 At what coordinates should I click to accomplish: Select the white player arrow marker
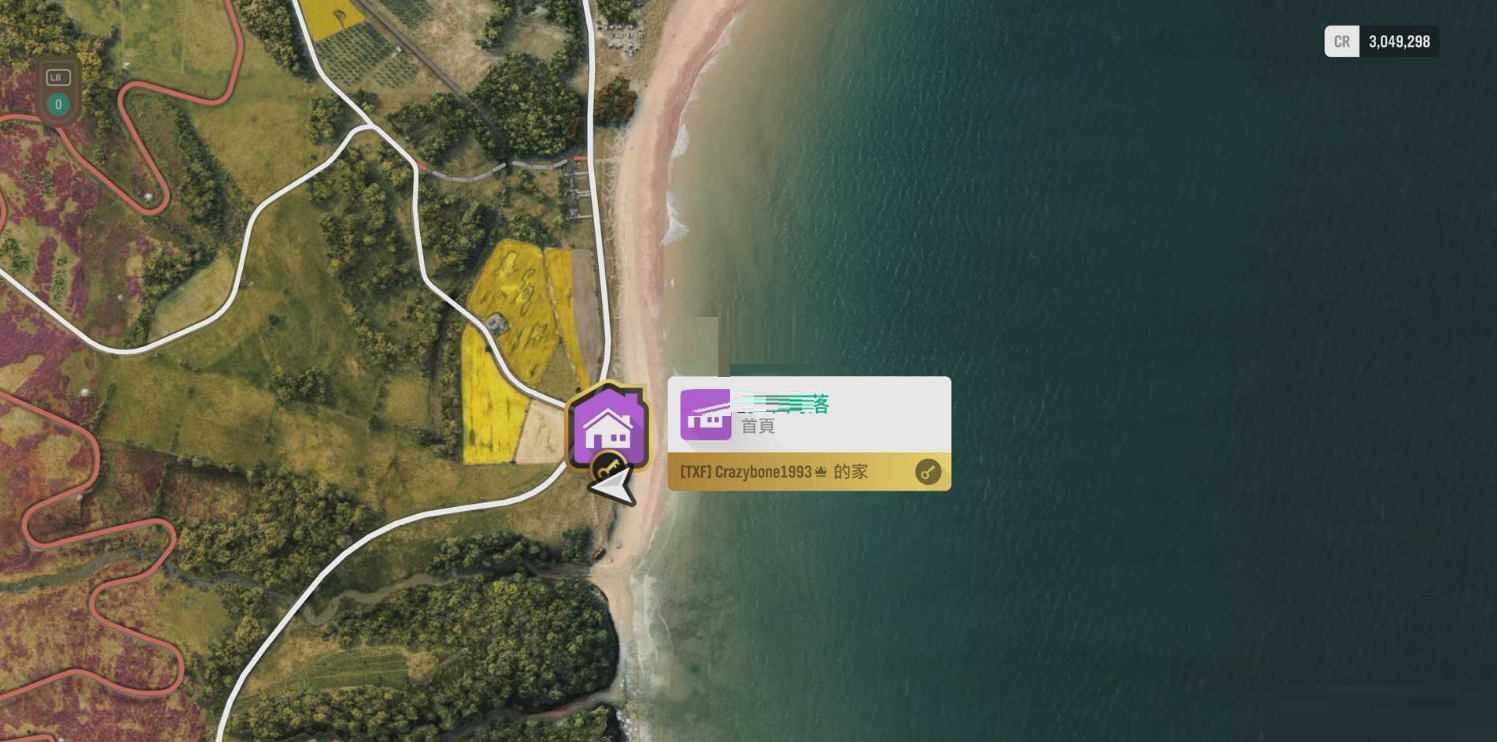pyautogui.click(x=614, y=487)
